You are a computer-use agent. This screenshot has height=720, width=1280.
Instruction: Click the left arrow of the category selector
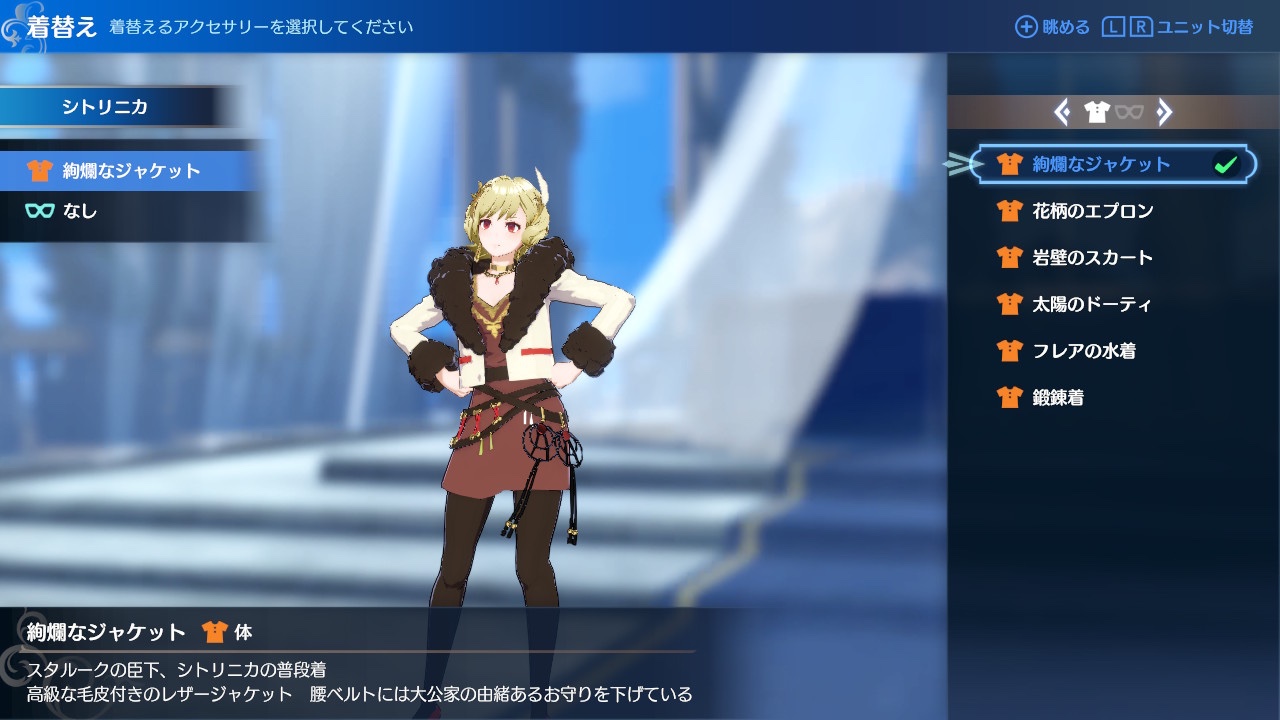pyautogui.click(x=1062, y=112)
